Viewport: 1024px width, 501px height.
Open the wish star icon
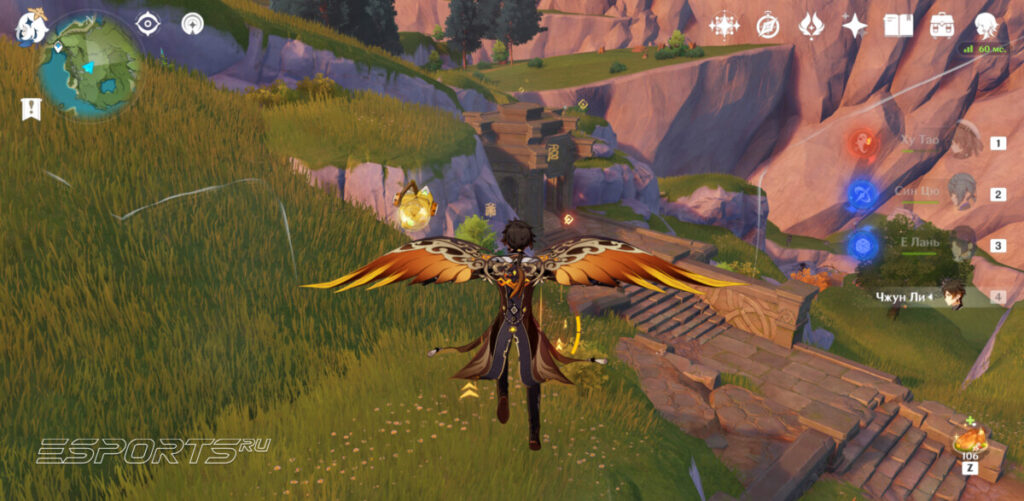pos(854,25)
